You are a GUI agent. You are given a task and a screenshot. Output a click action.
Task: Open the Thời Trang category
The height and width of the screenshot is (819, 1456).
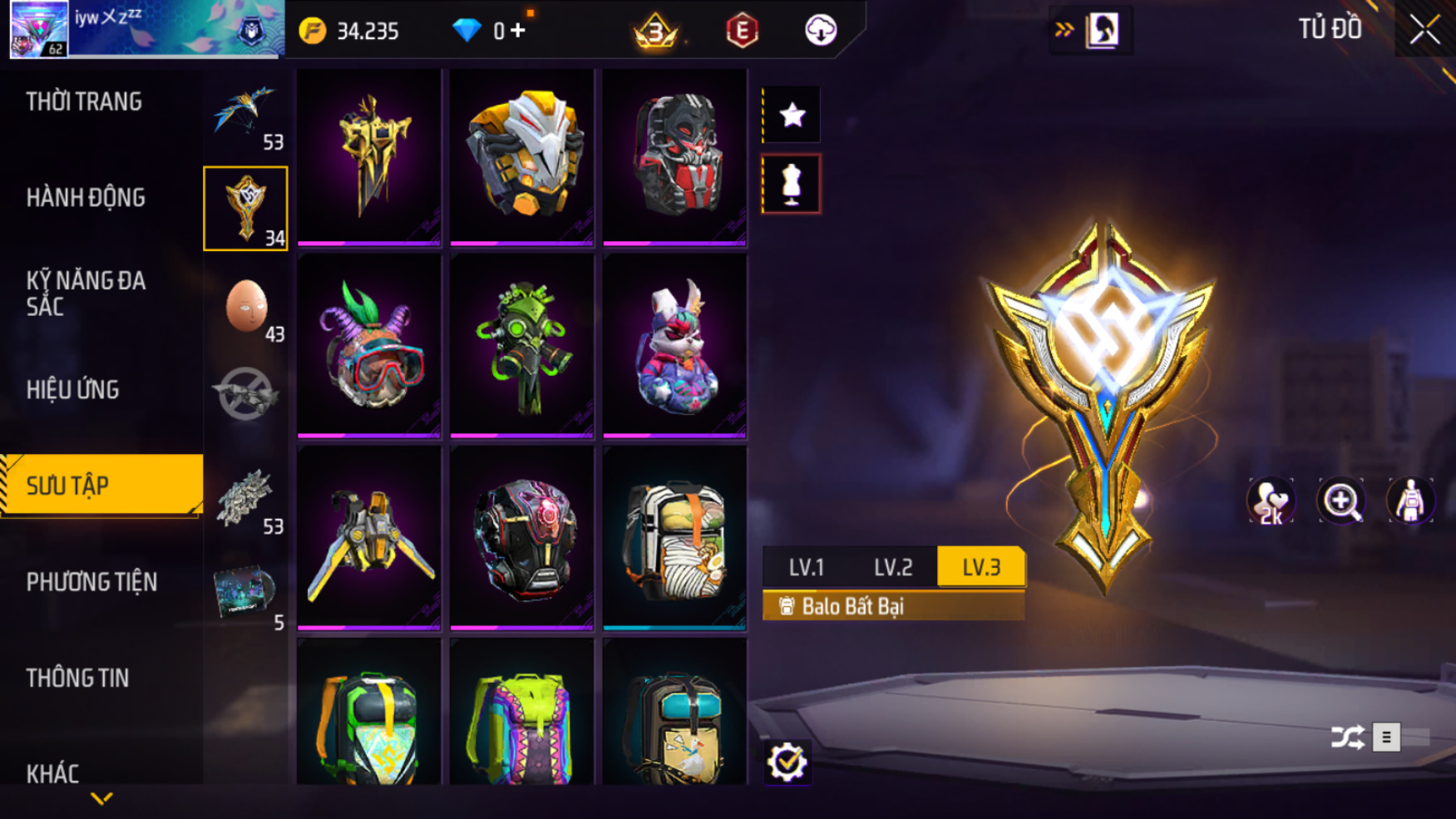click(84, 102)
